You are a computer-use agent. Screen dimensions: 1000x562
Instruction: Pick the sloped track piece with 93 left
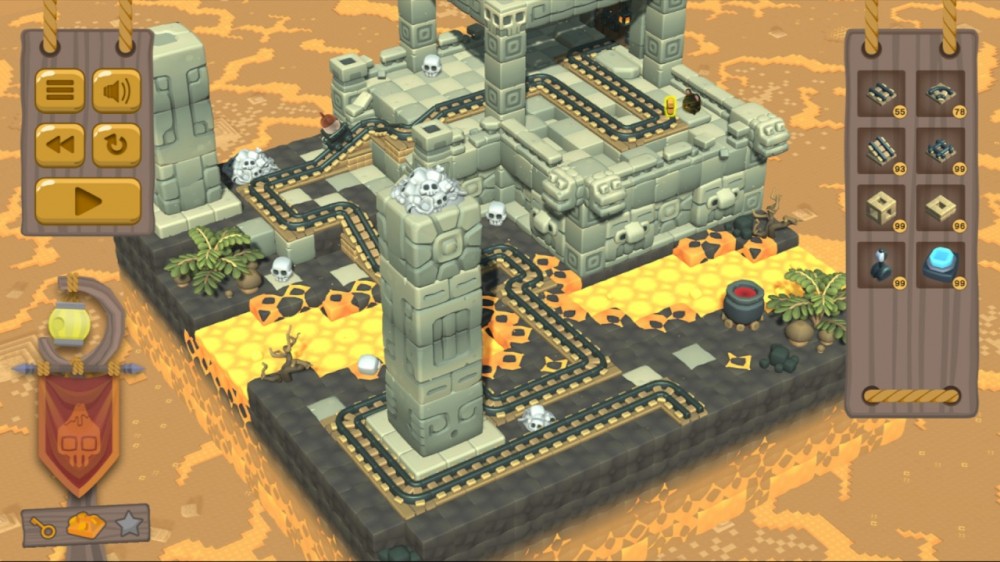[x=882, y=151]
